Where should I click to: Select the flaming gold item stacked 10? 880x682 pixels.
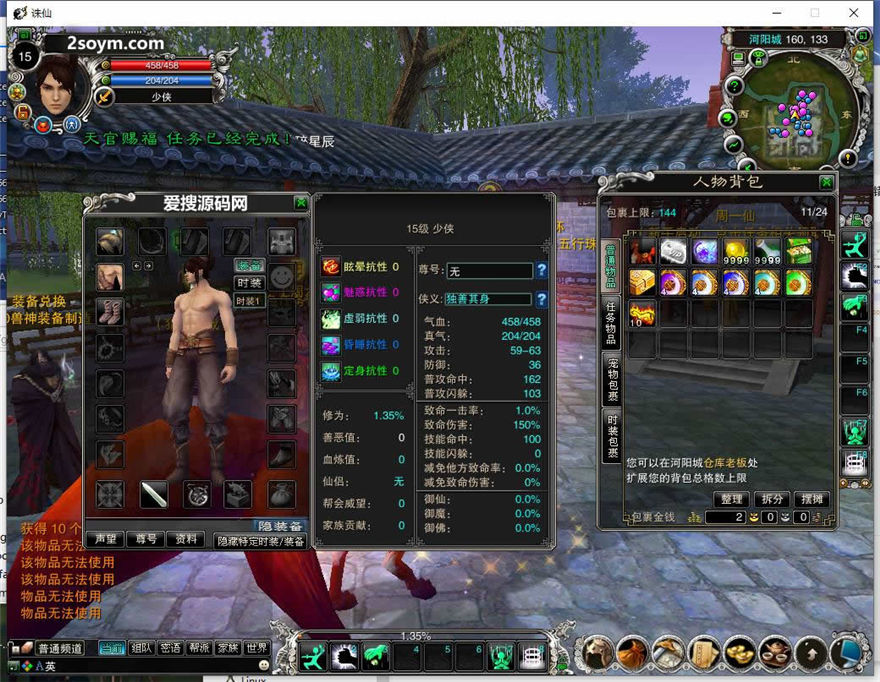point(641,313)
